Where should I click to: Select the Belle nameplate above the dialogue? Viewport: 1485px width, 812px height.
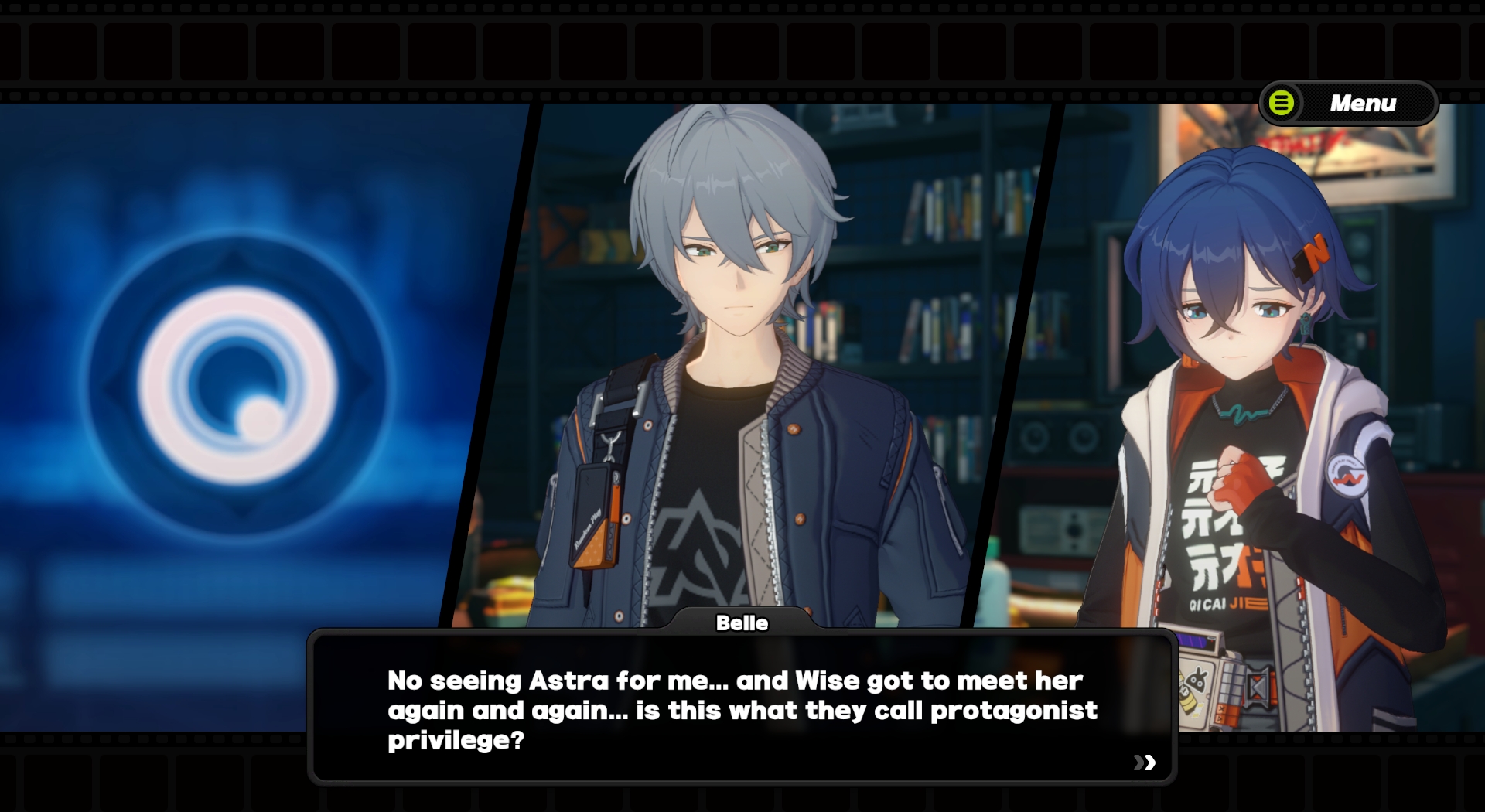pos(742,623)
